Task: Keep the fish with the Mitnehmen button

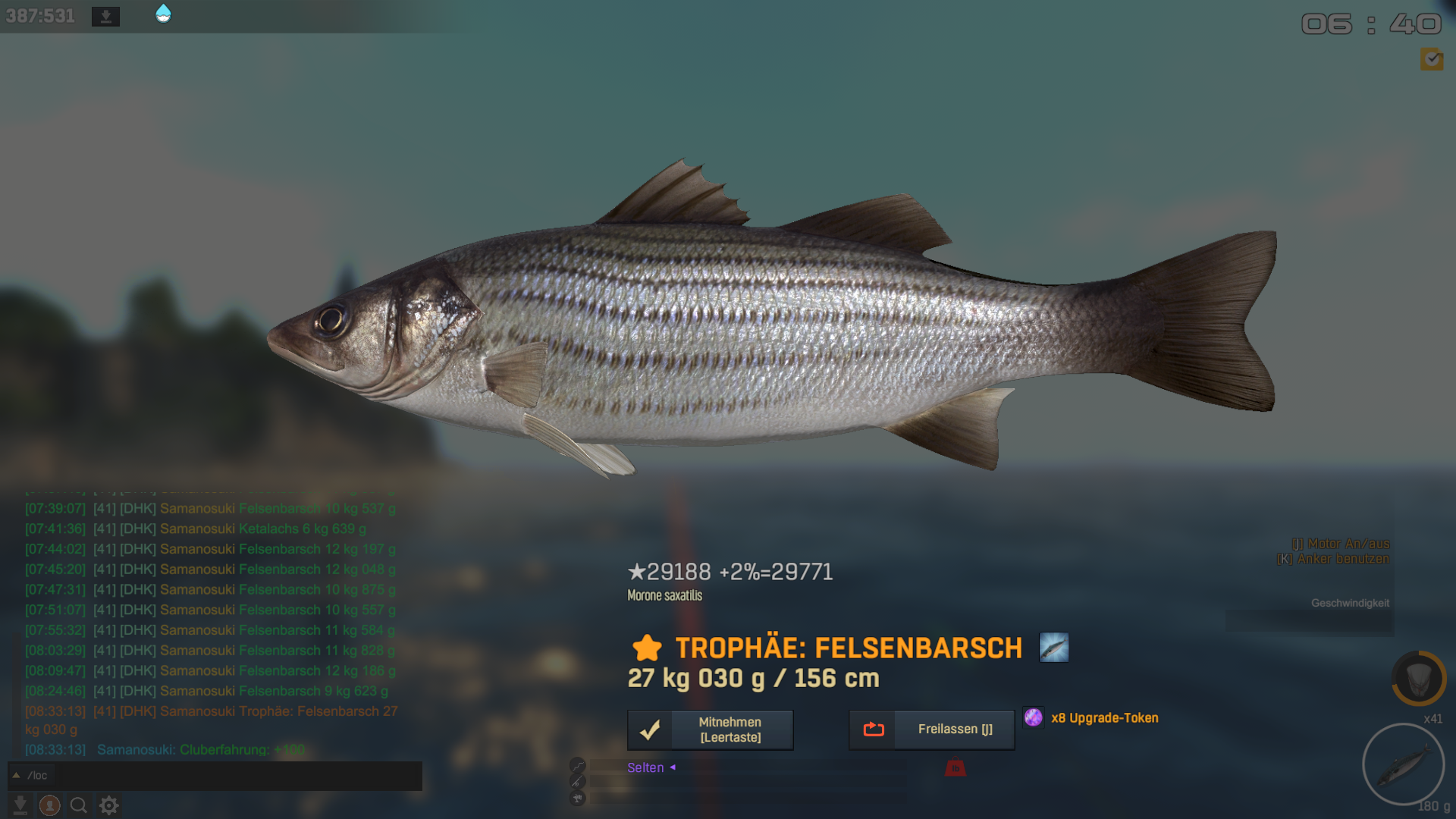Action: click(x=710, y=730)
